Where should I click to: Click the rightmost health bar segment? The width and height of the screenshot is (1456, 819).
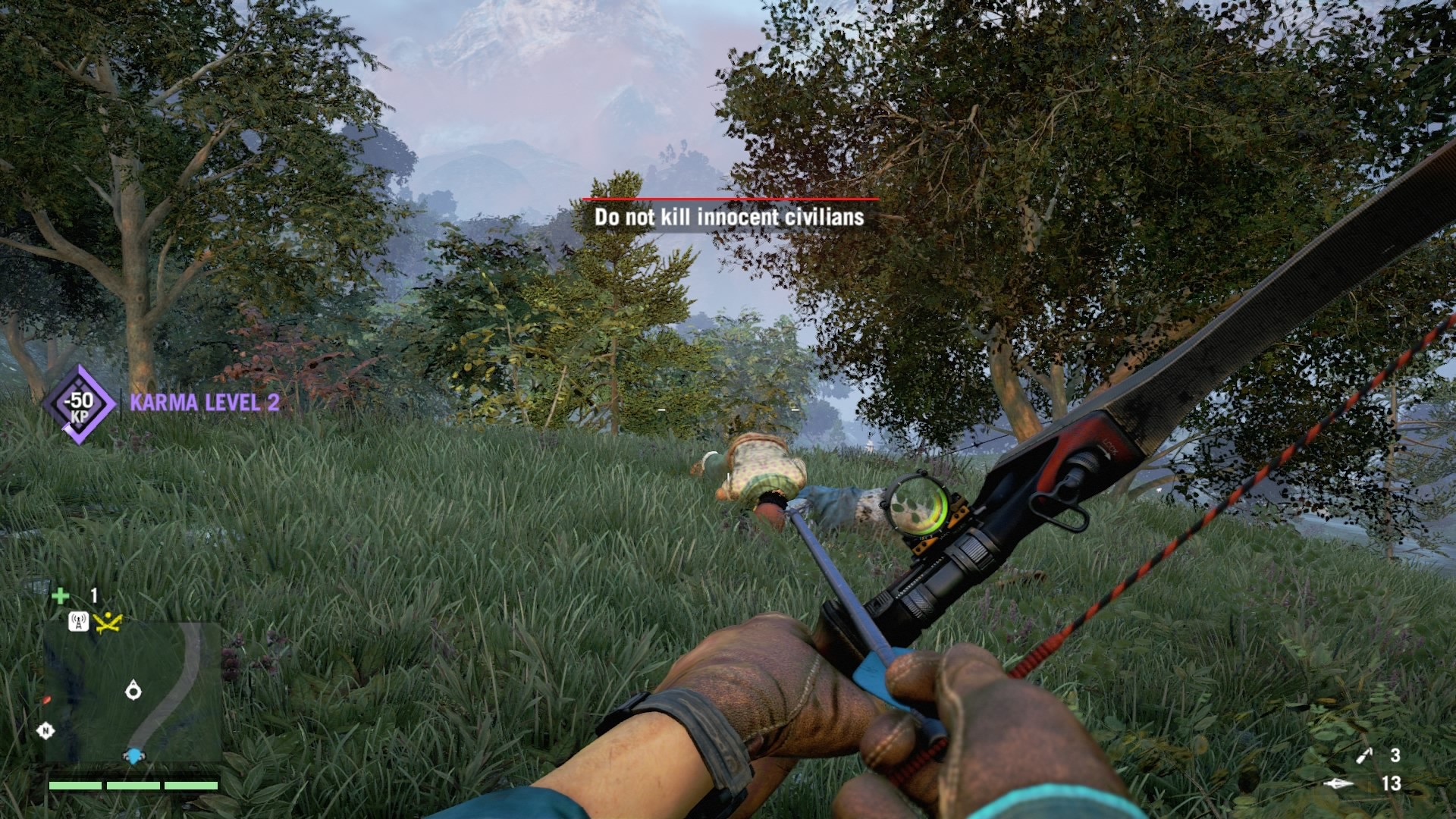pos(190,785)
